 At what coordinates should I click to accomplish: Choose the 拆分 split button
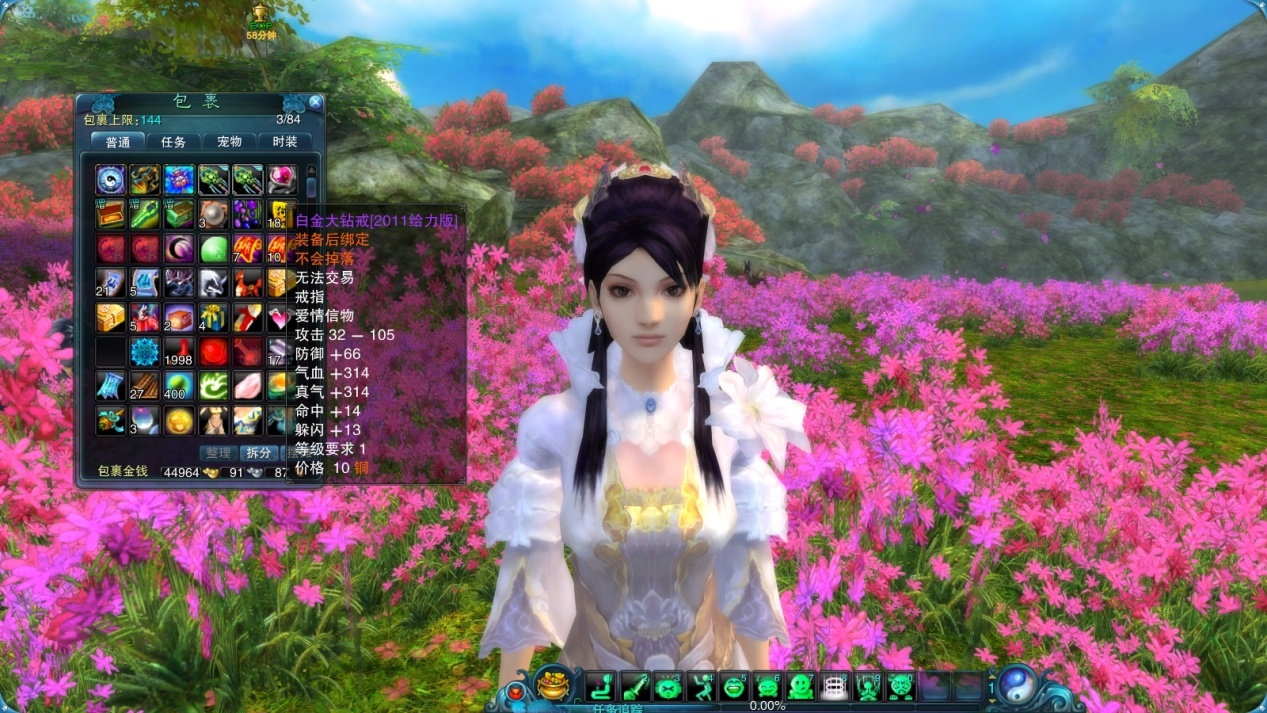point(258,453)
